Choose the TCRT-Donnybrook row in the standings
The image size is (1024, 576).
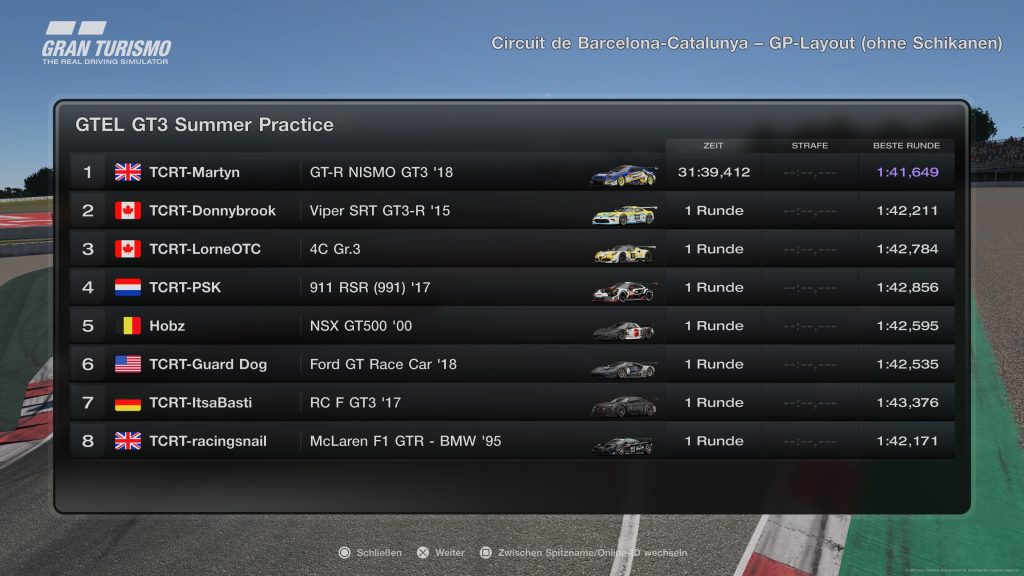click(x=510, y=211)
